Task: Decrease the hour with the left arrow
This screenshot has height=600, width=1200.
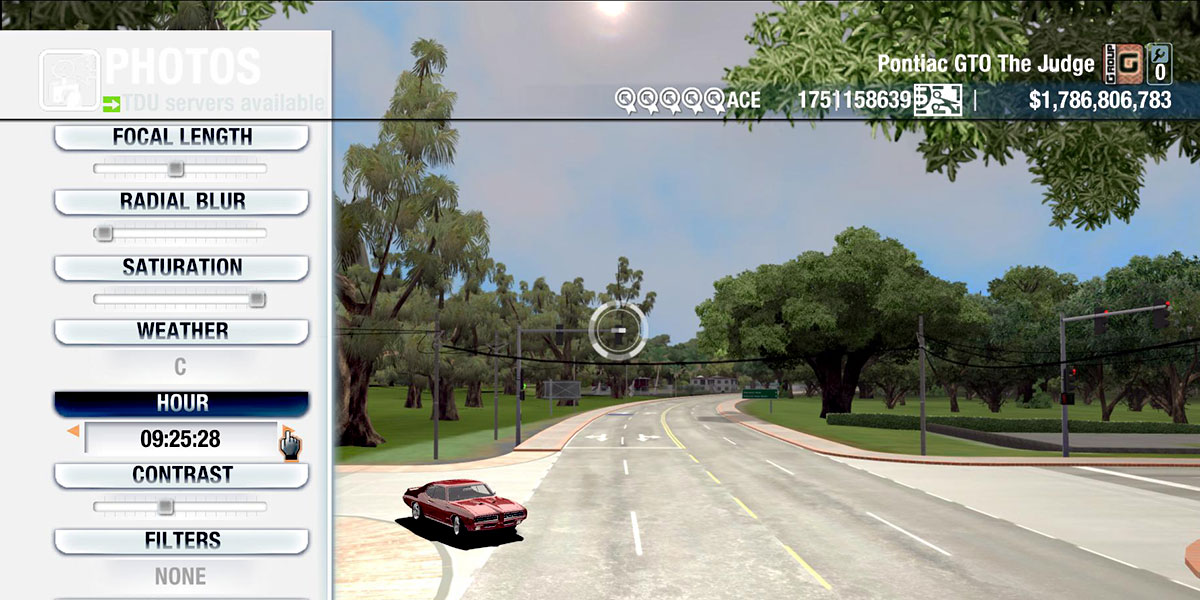Action: 73,431
